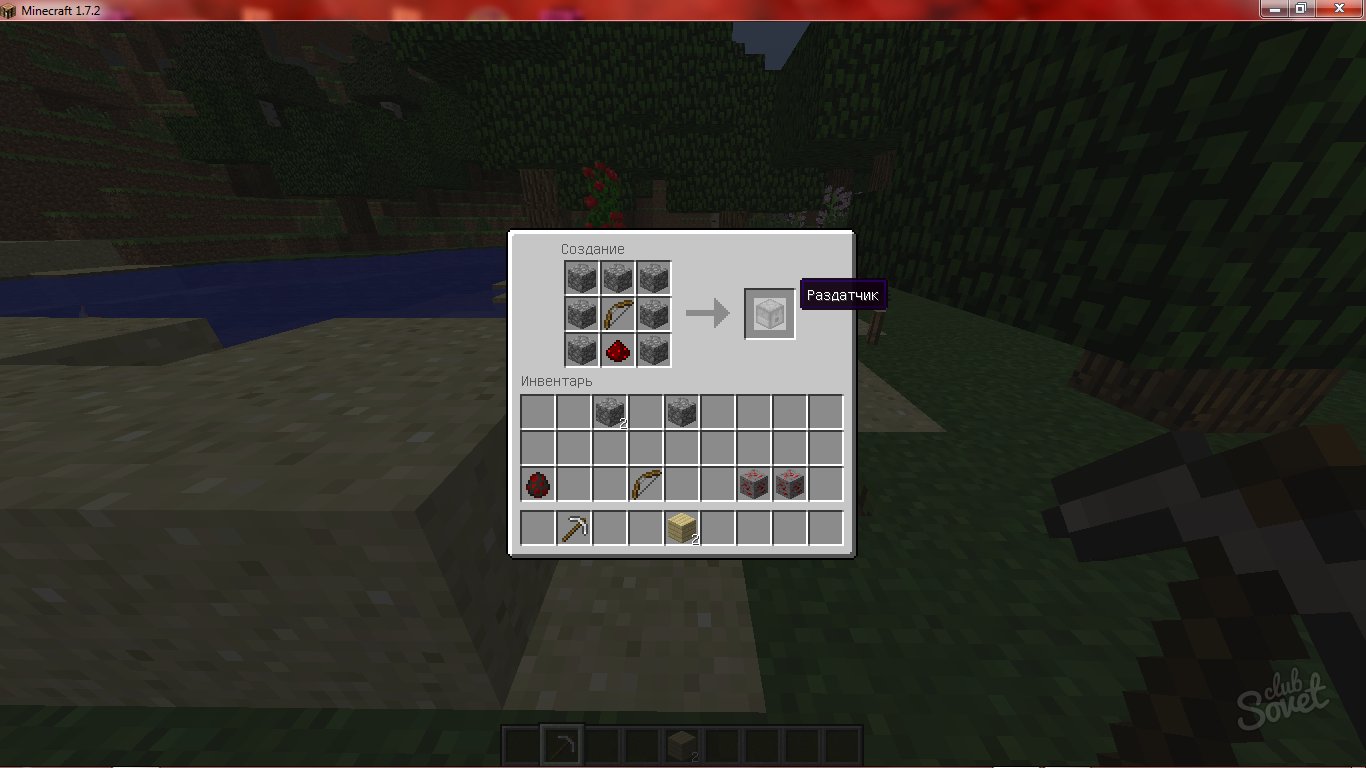Select the bow in the inventory rows

645,485
